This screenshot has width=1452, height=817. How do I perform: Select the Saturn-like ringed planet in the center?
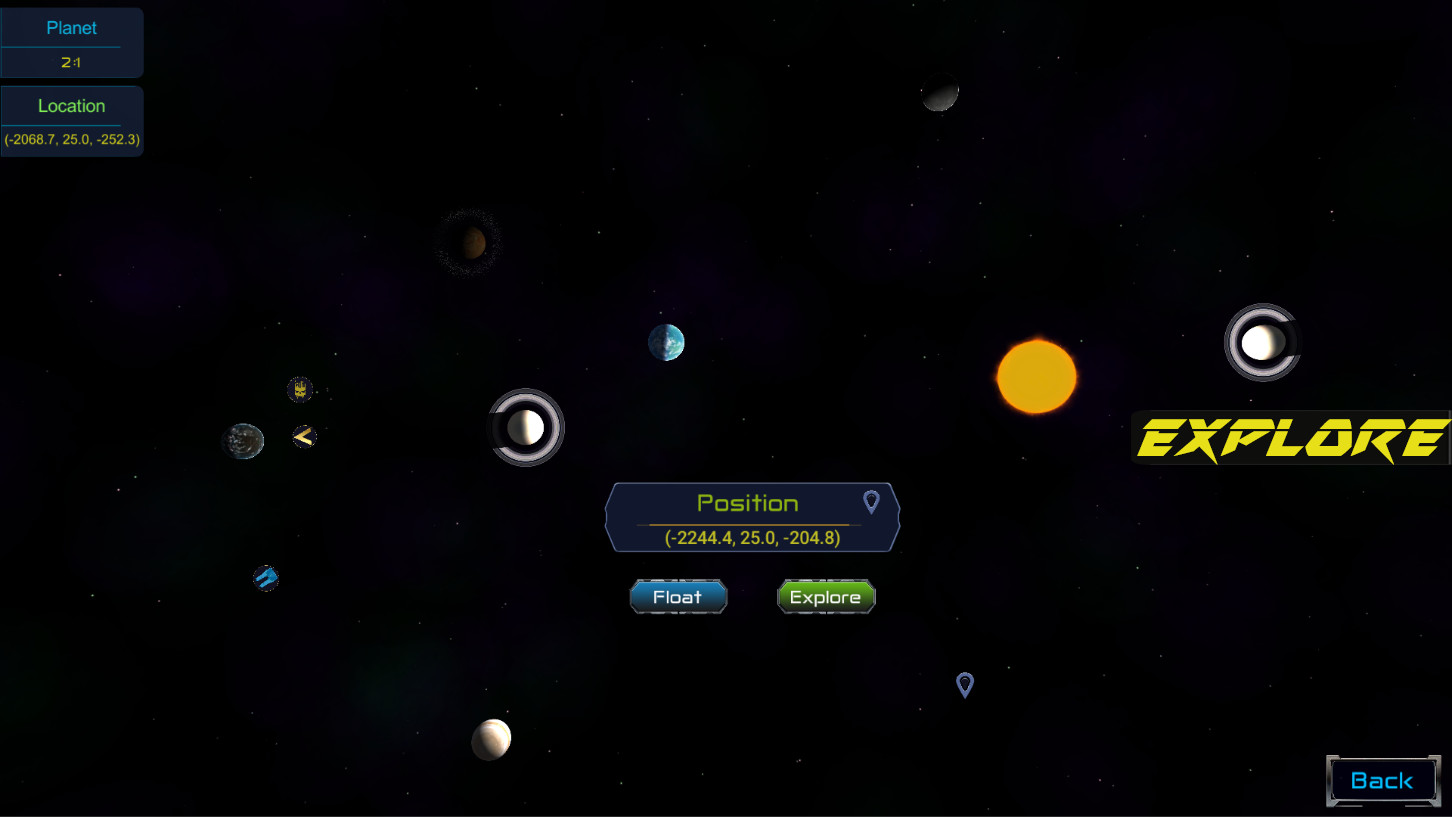(x=527, y=427)
